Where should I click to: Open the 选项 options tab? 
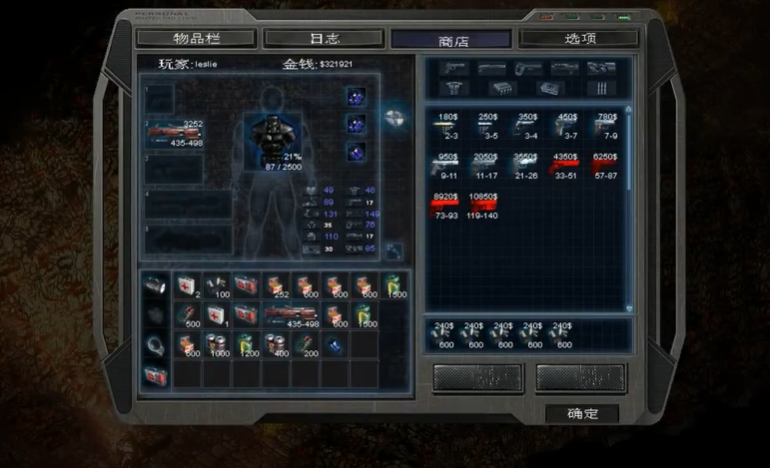(x=579, y=39)
